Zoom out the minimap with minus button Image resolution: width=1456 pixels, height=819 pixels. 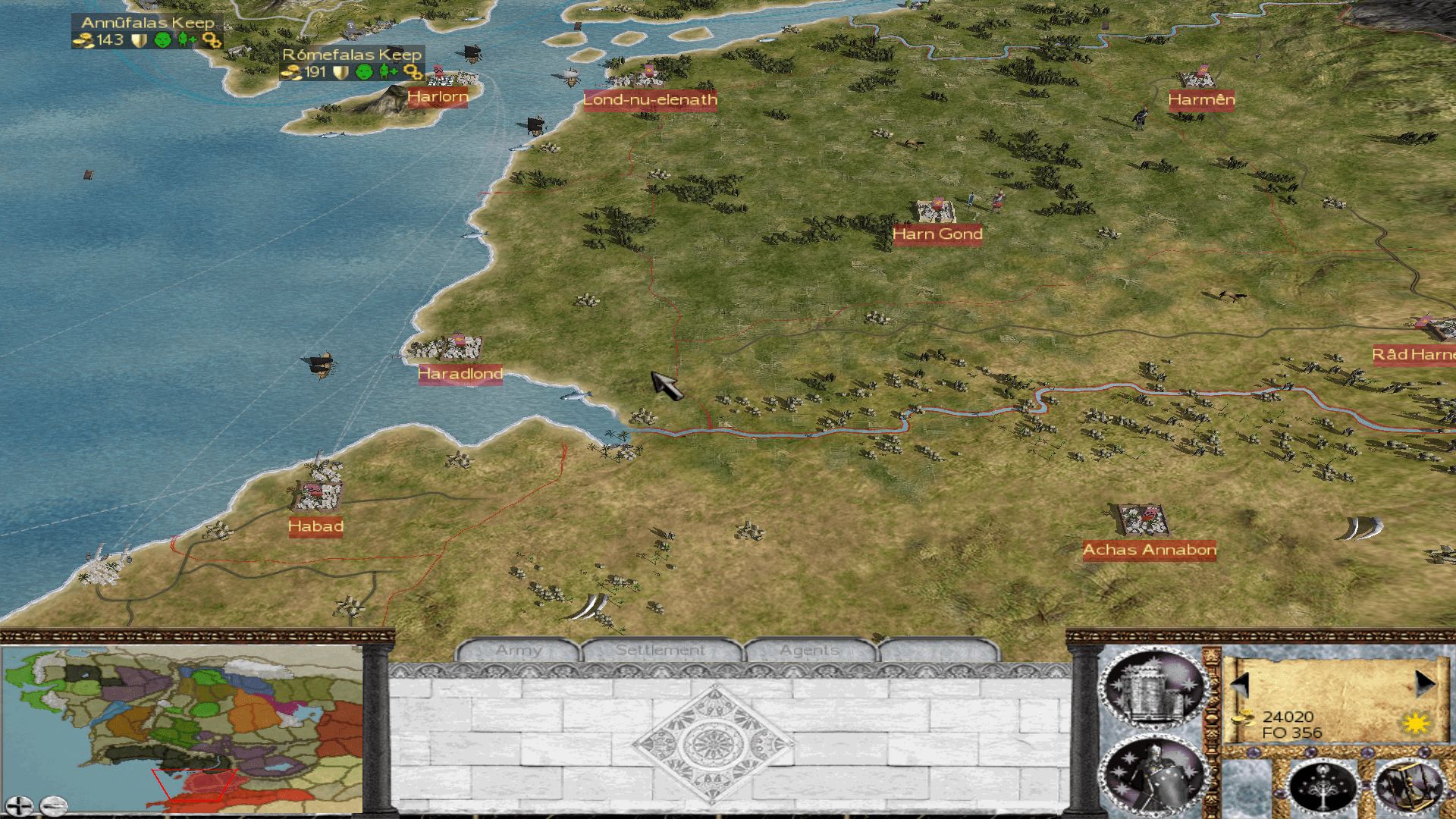click(53, 805)
